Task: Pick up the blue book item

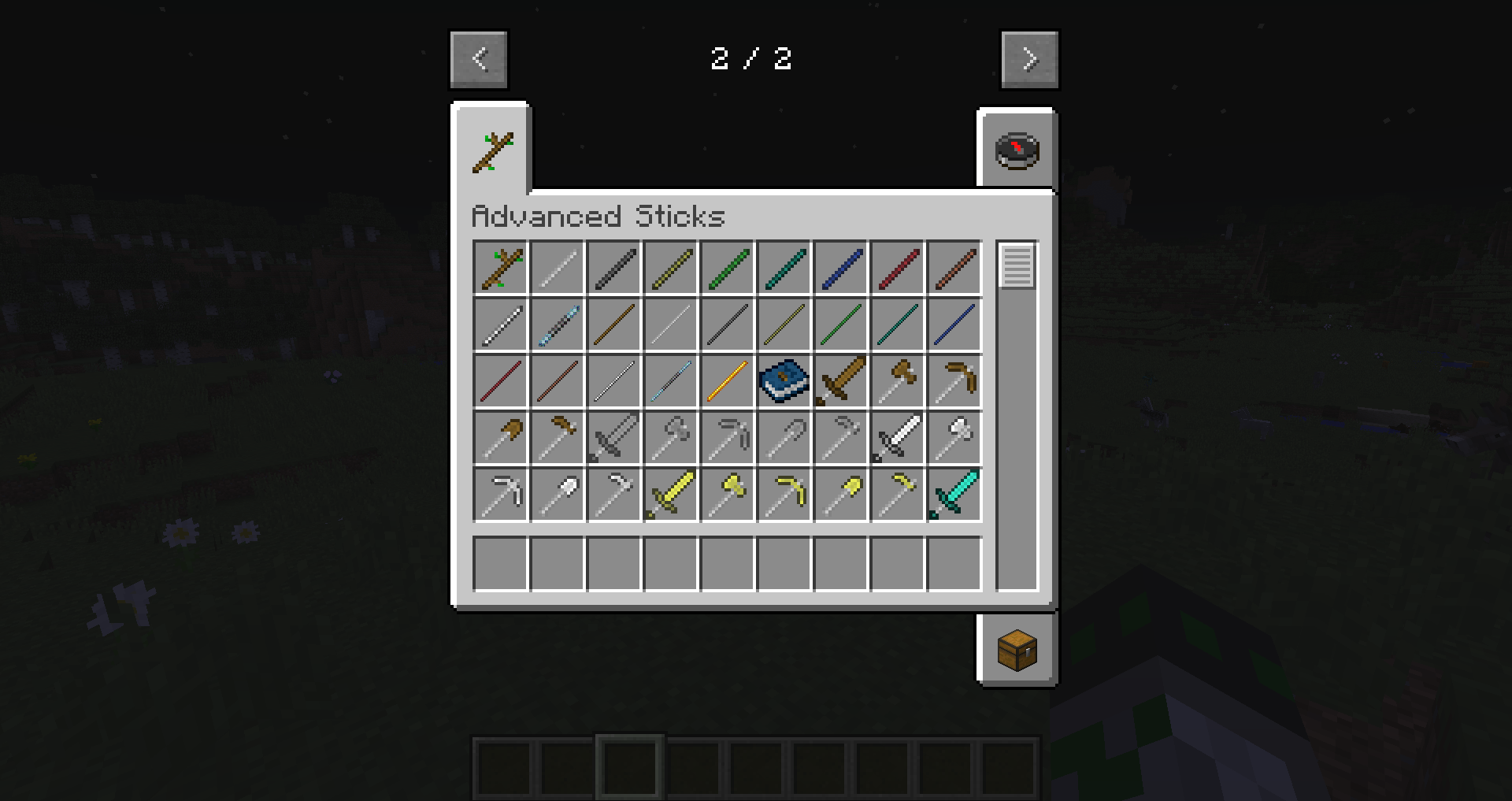Action: tap(784, 381)
